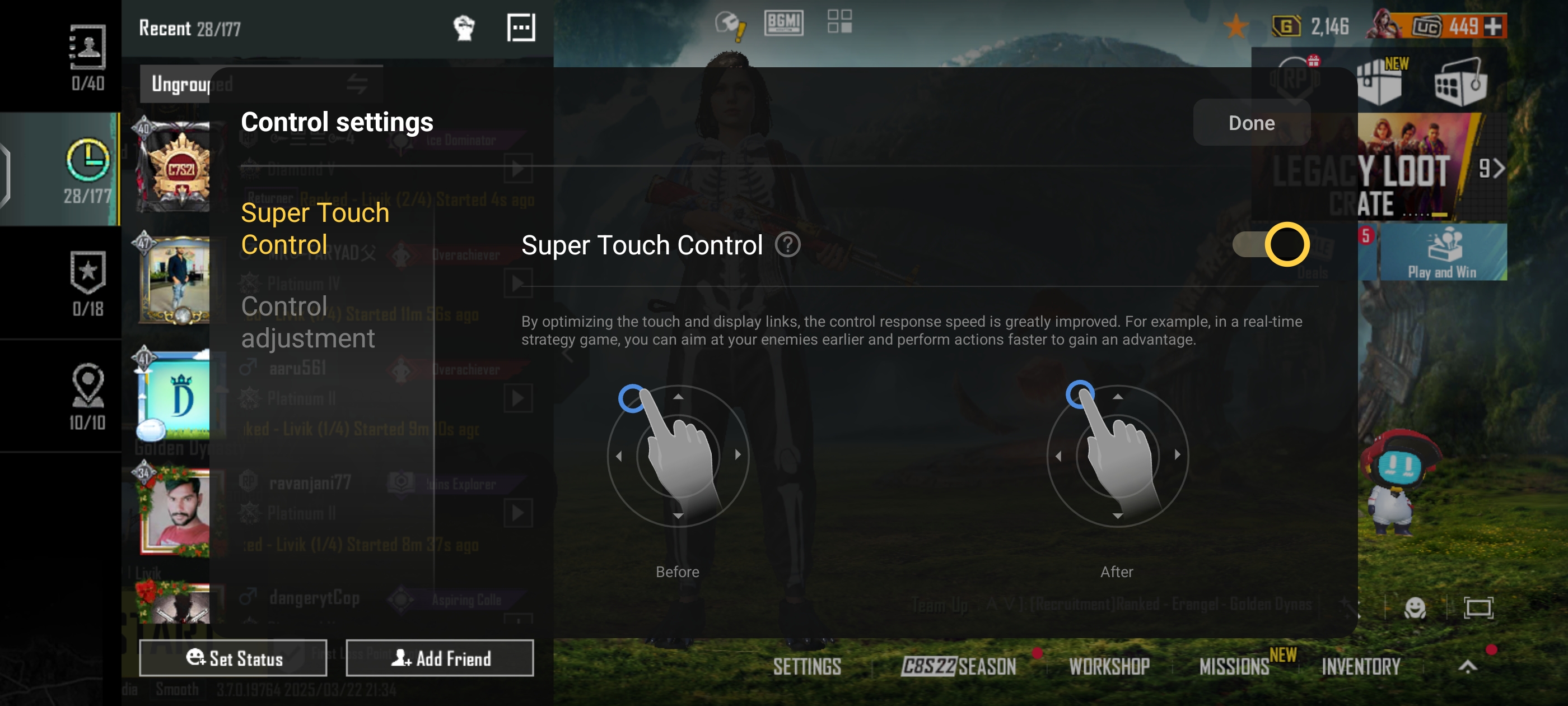Close control settings with Done
Image resolution: width=1568 pixels, height=706 pixels.
pos(1251,123)
